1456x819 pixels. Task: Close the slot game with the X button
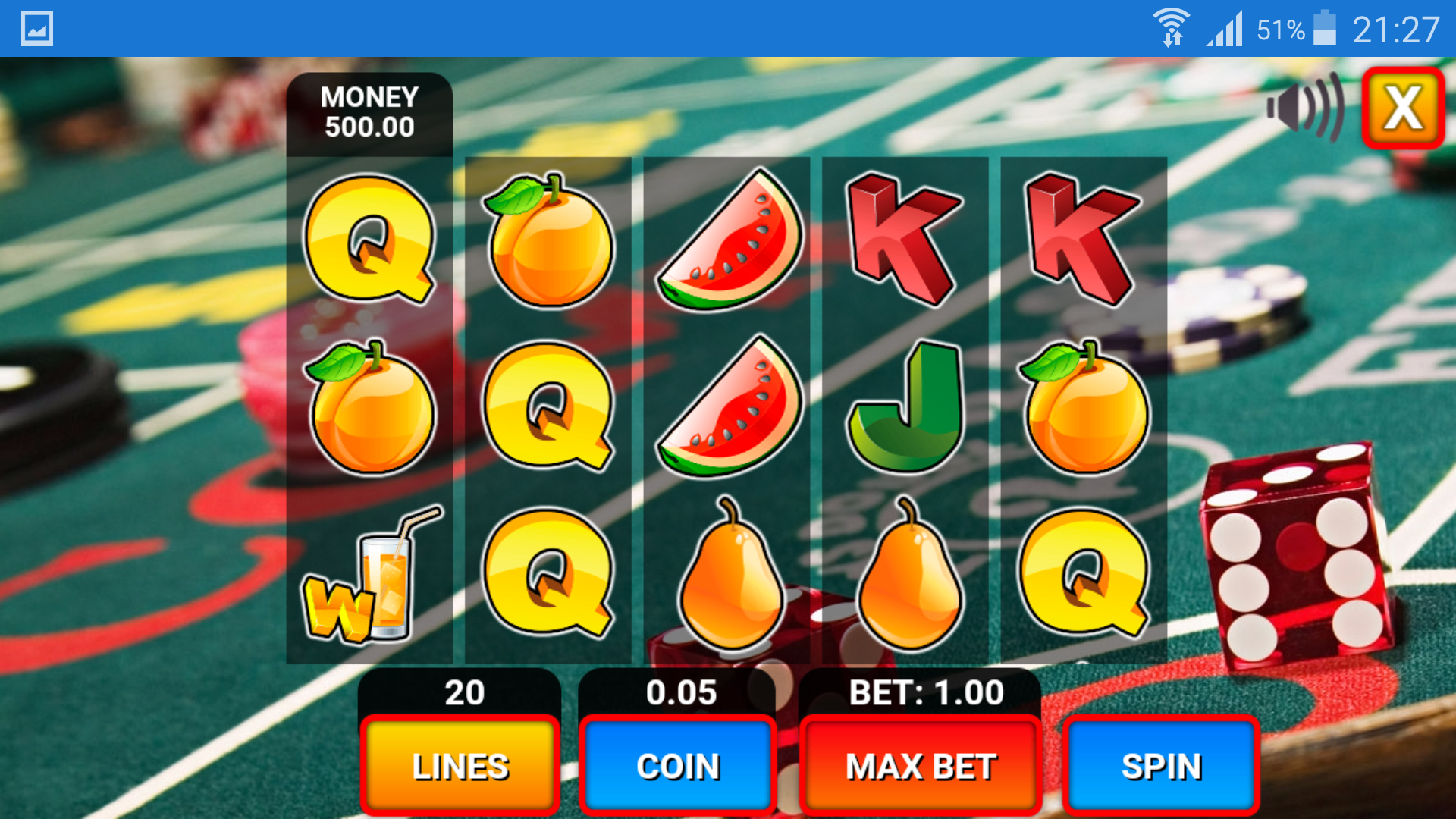tap(1403, 108)
